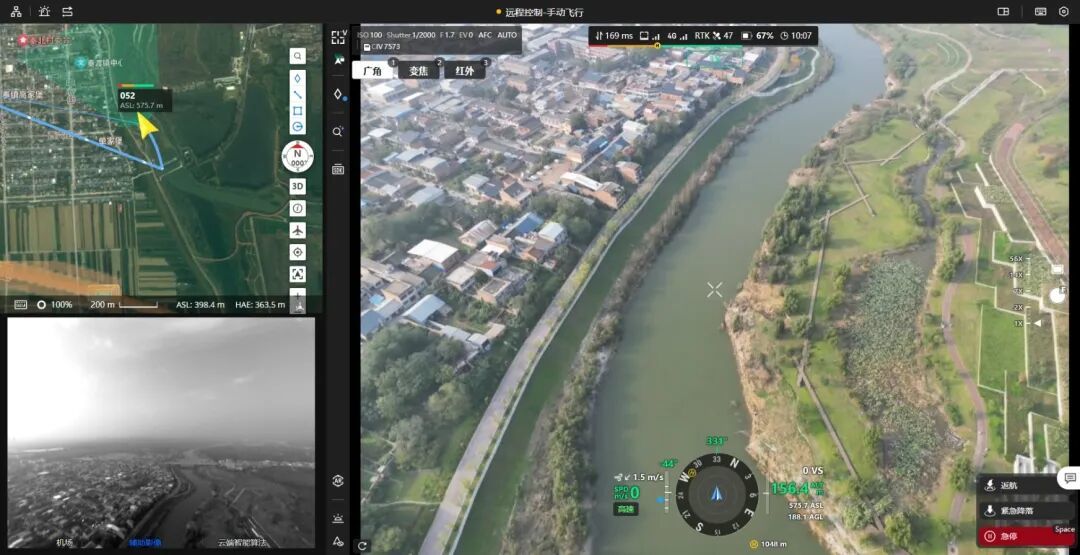Image resolution: width=1080 pixels, height=555 pixels.
Task: Choose the square area drawing tool on map
Action: [298, 110]
